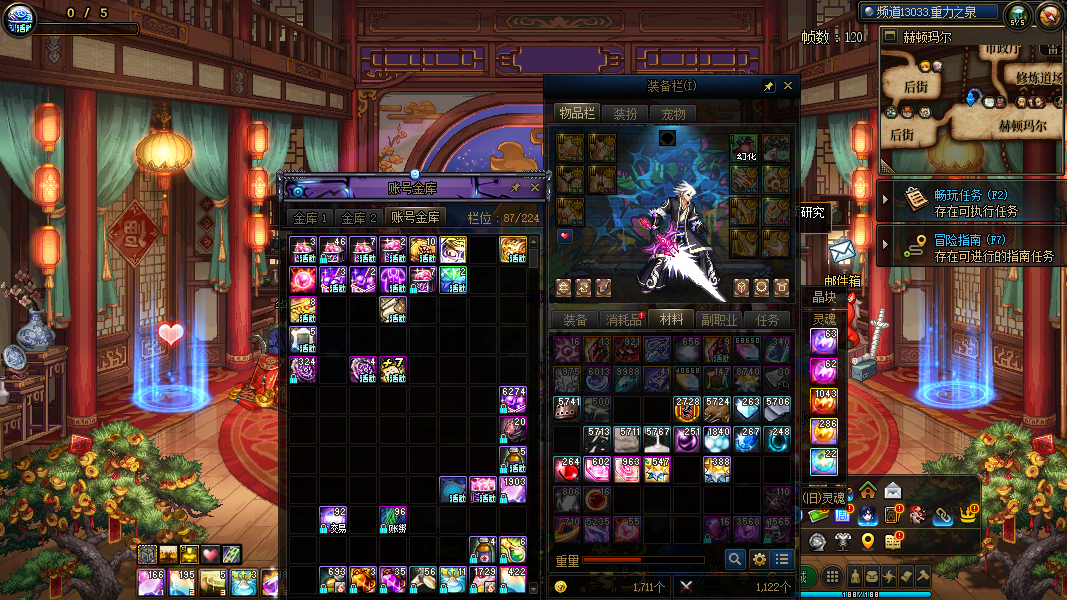Open the 邮件箱 mailbox envelope icon
Viewport: 1067px width, 600px height.
click(841, 253)
